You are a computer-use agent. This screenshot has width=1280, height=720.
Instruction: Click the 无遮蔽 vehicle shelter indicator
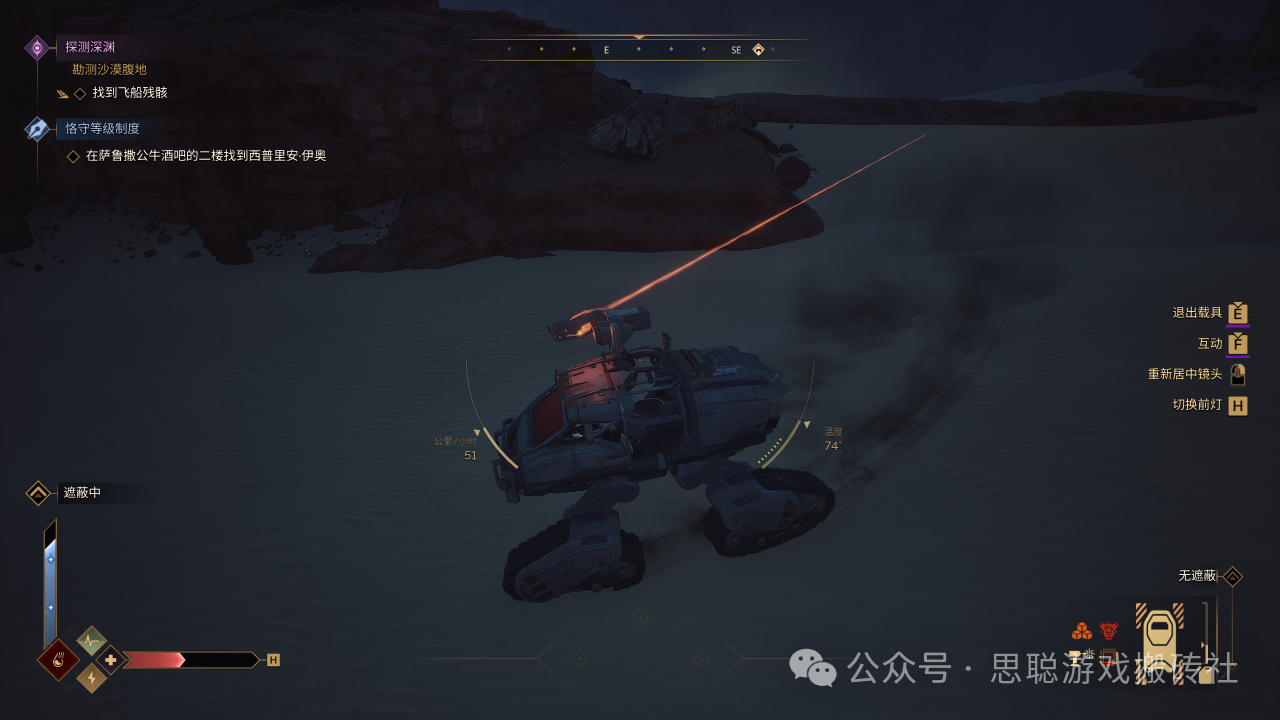1197,576
